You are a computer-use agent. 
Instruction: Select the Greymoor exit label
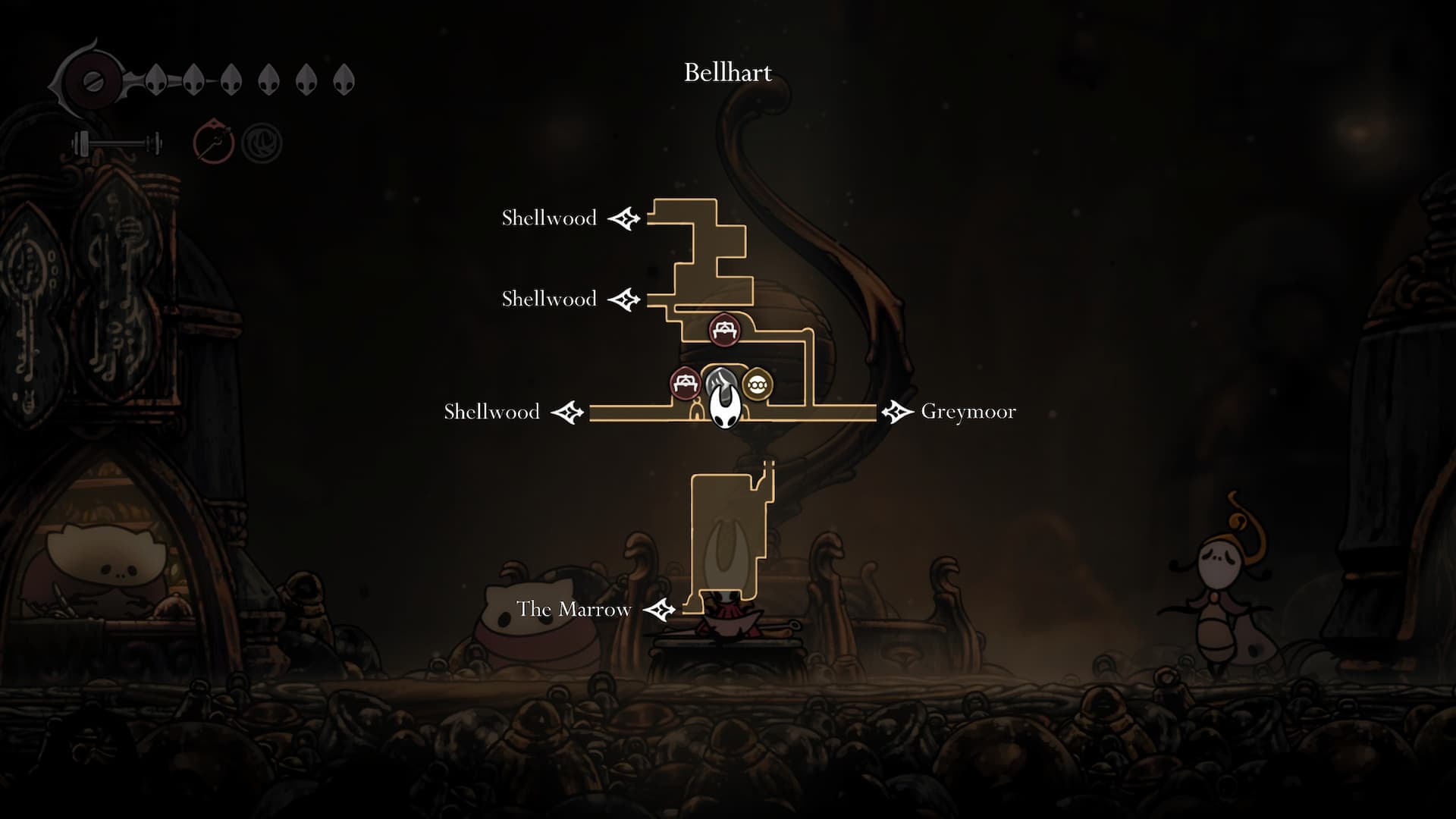point(968,412)
